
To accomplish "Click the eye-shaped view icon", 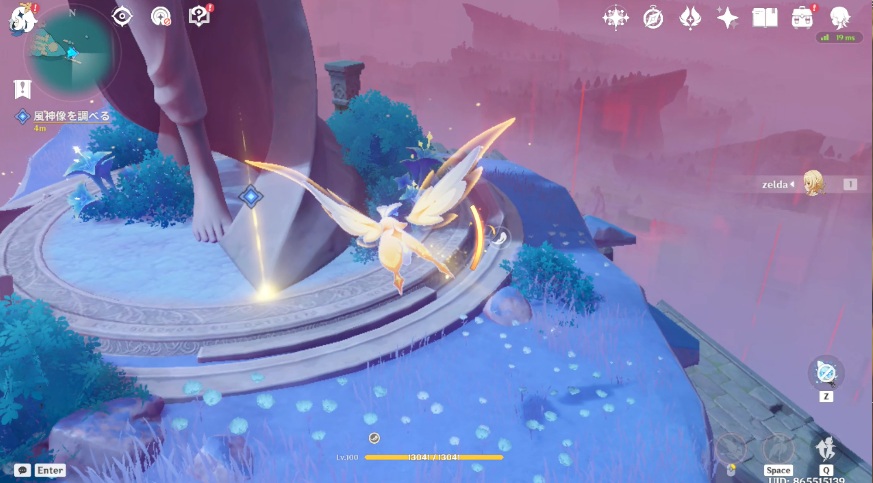I will tap(122, 16).
